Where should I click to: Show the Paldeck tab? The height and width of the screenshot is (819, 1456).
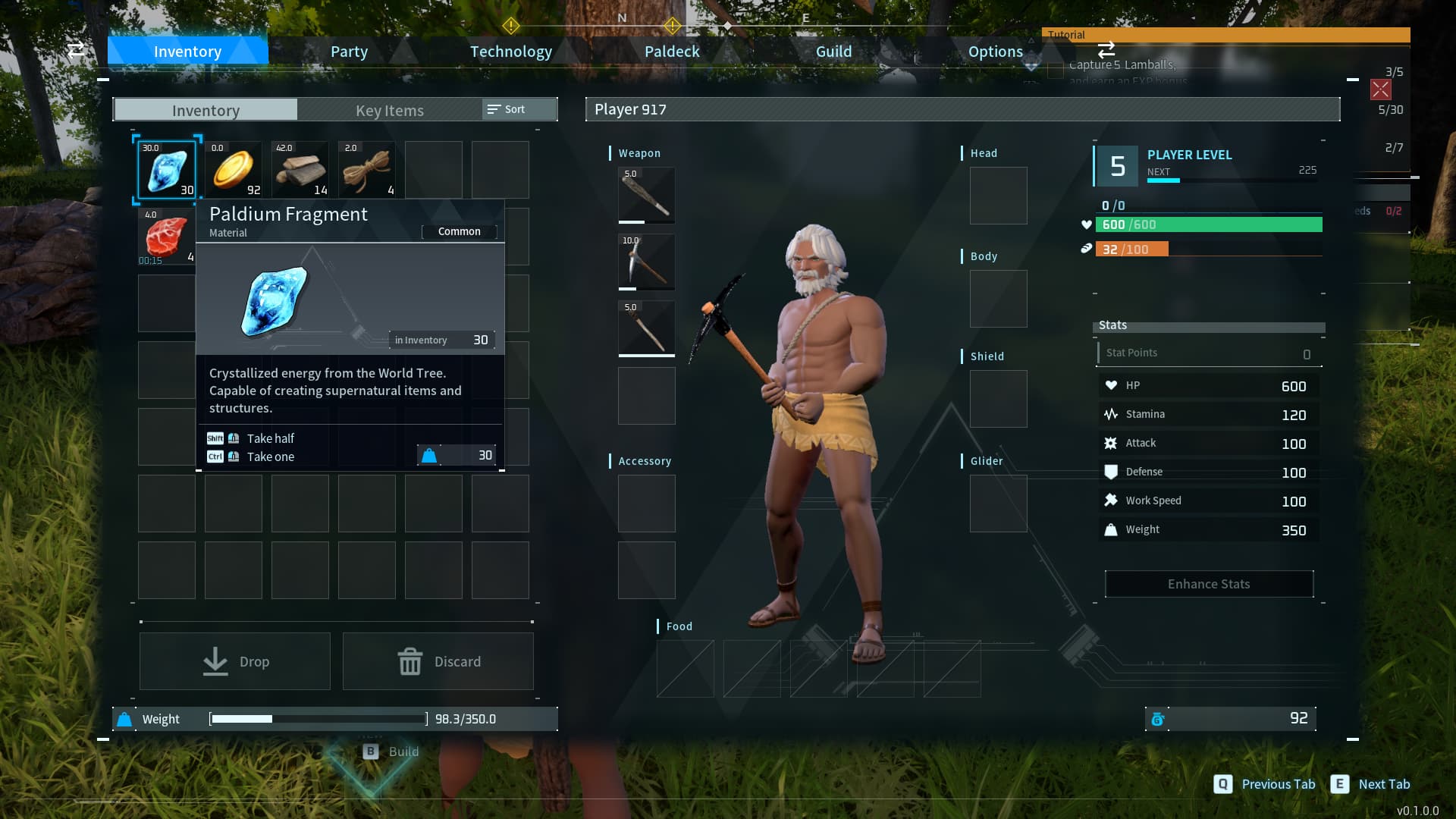(x=672, y=52)
